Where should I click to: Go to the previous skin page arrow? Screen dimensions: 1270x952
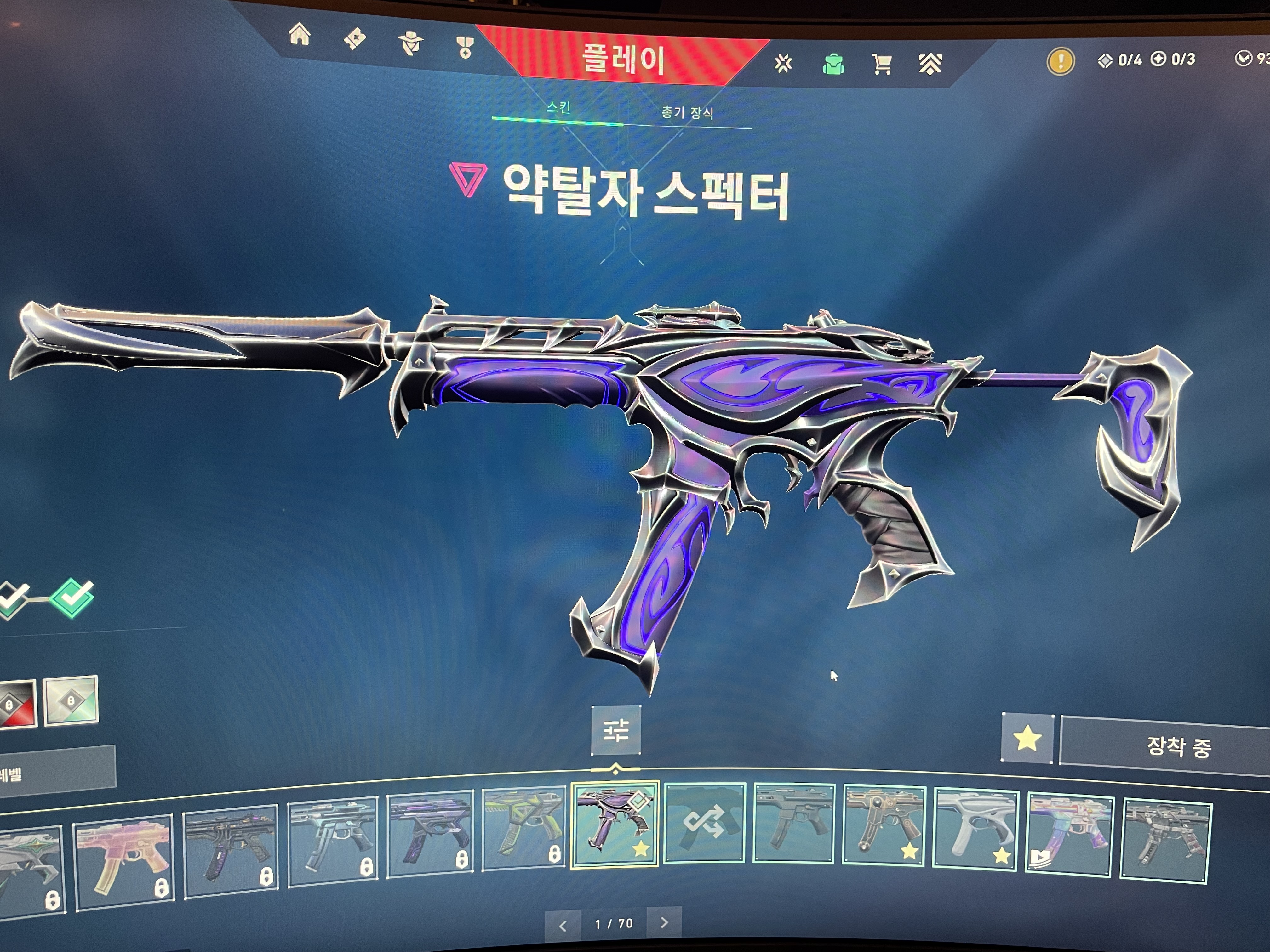click(563, 925)
